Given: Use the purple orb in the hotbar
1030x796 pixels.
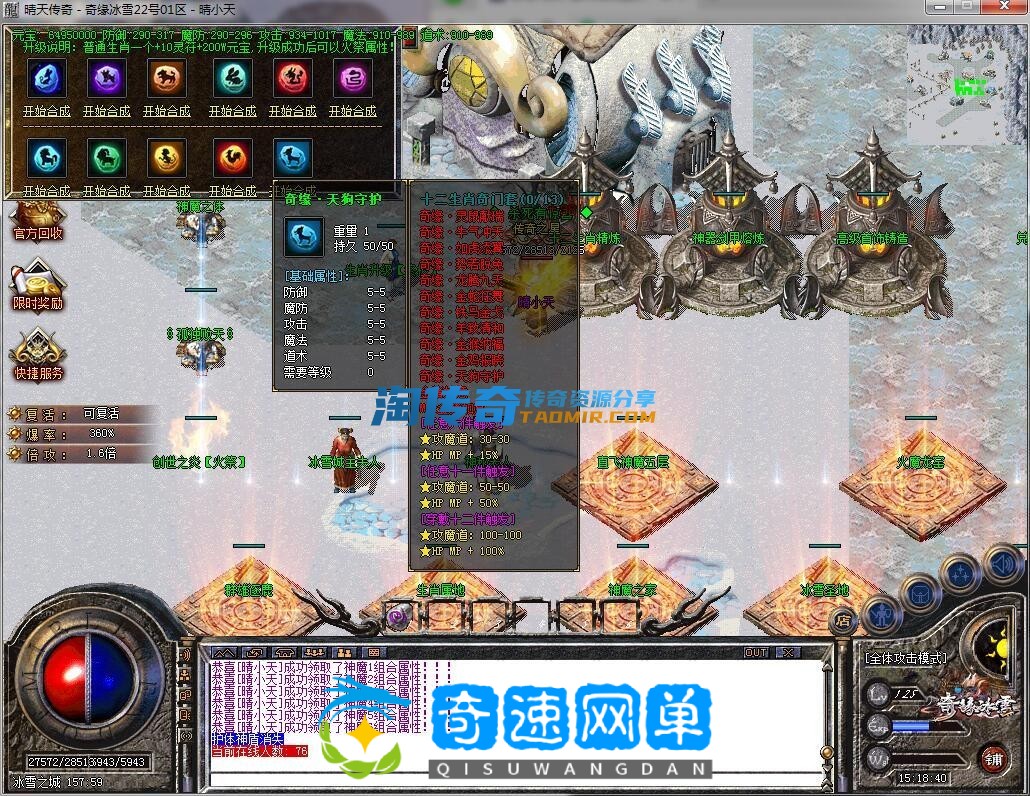Looking at the screenshot, I should [x=397, y=616].
